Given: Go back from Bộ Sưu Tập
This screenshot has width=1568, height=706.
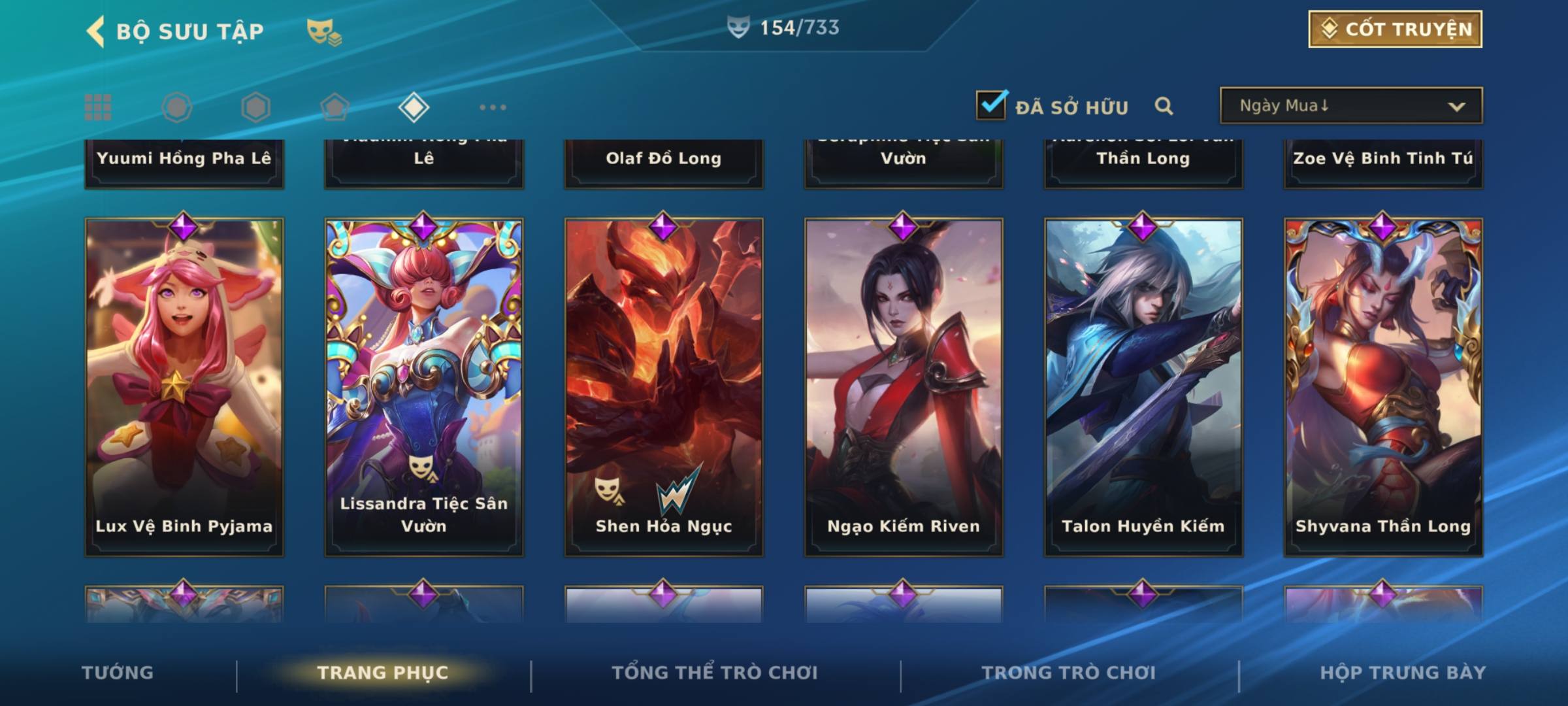Looking at the screenshot, I should [96, 31].
